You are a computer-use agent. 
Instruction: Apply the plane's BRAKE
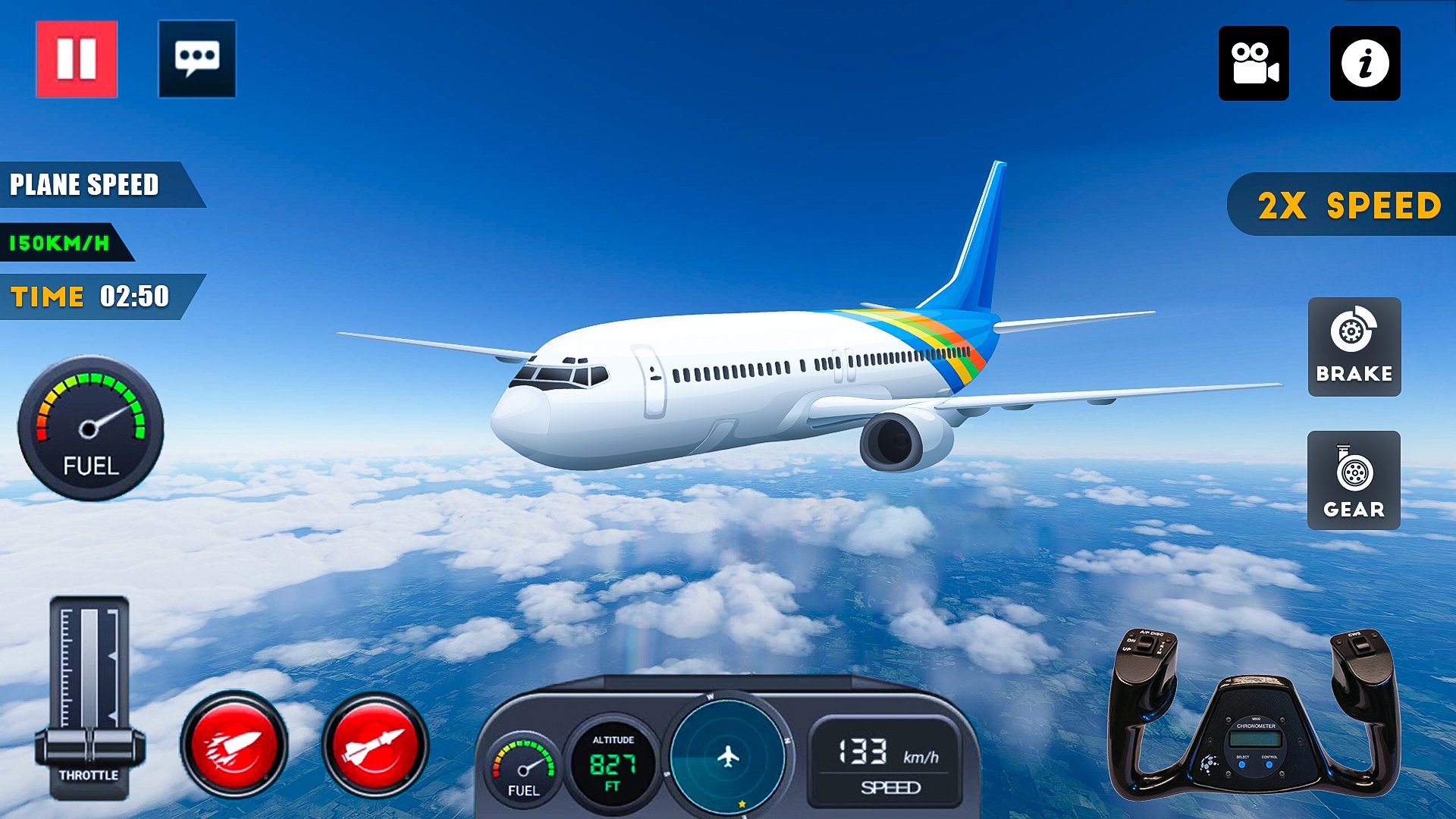click(1354, 347)
